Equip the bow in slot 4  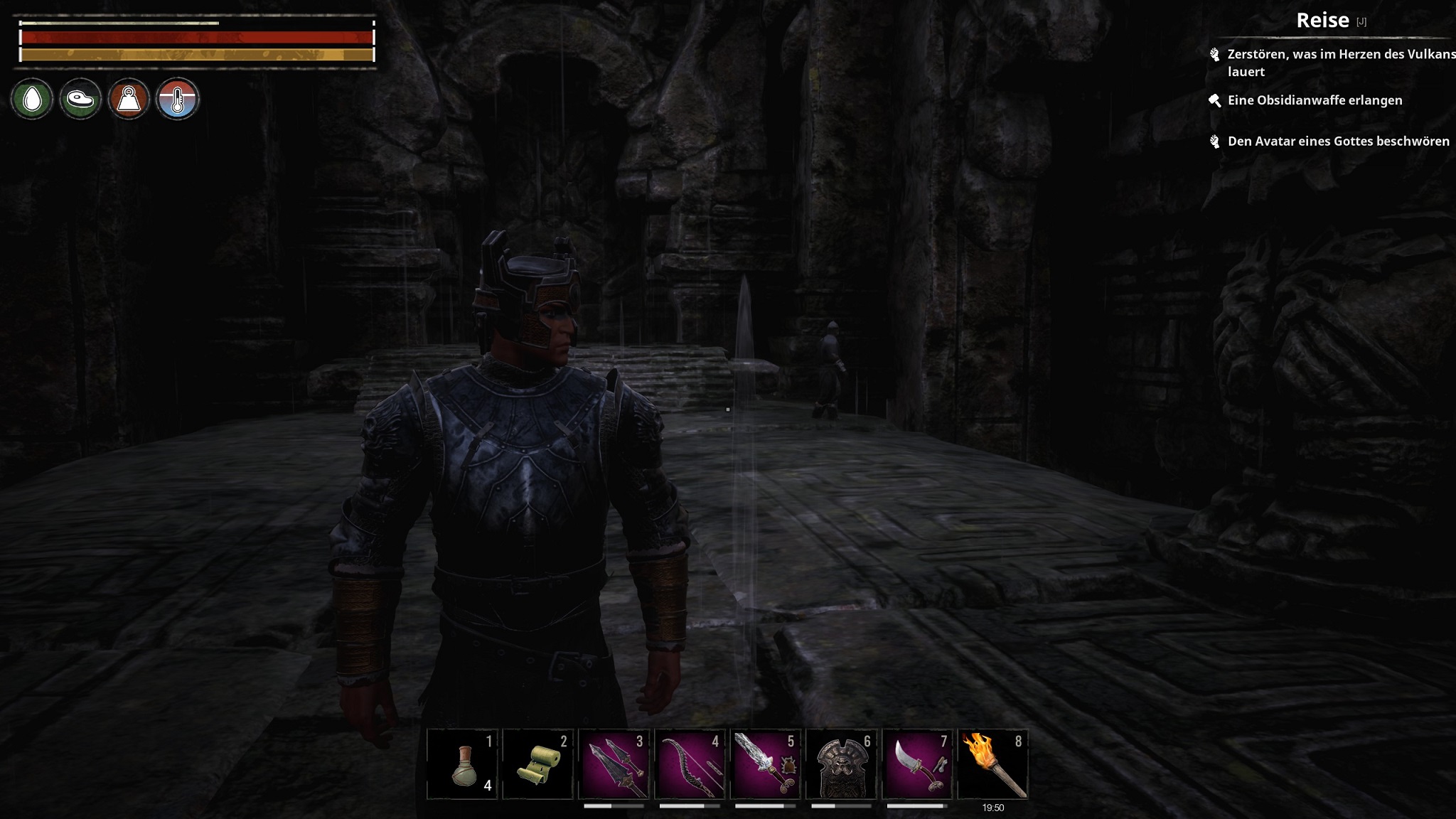click(x=690, y=765)
